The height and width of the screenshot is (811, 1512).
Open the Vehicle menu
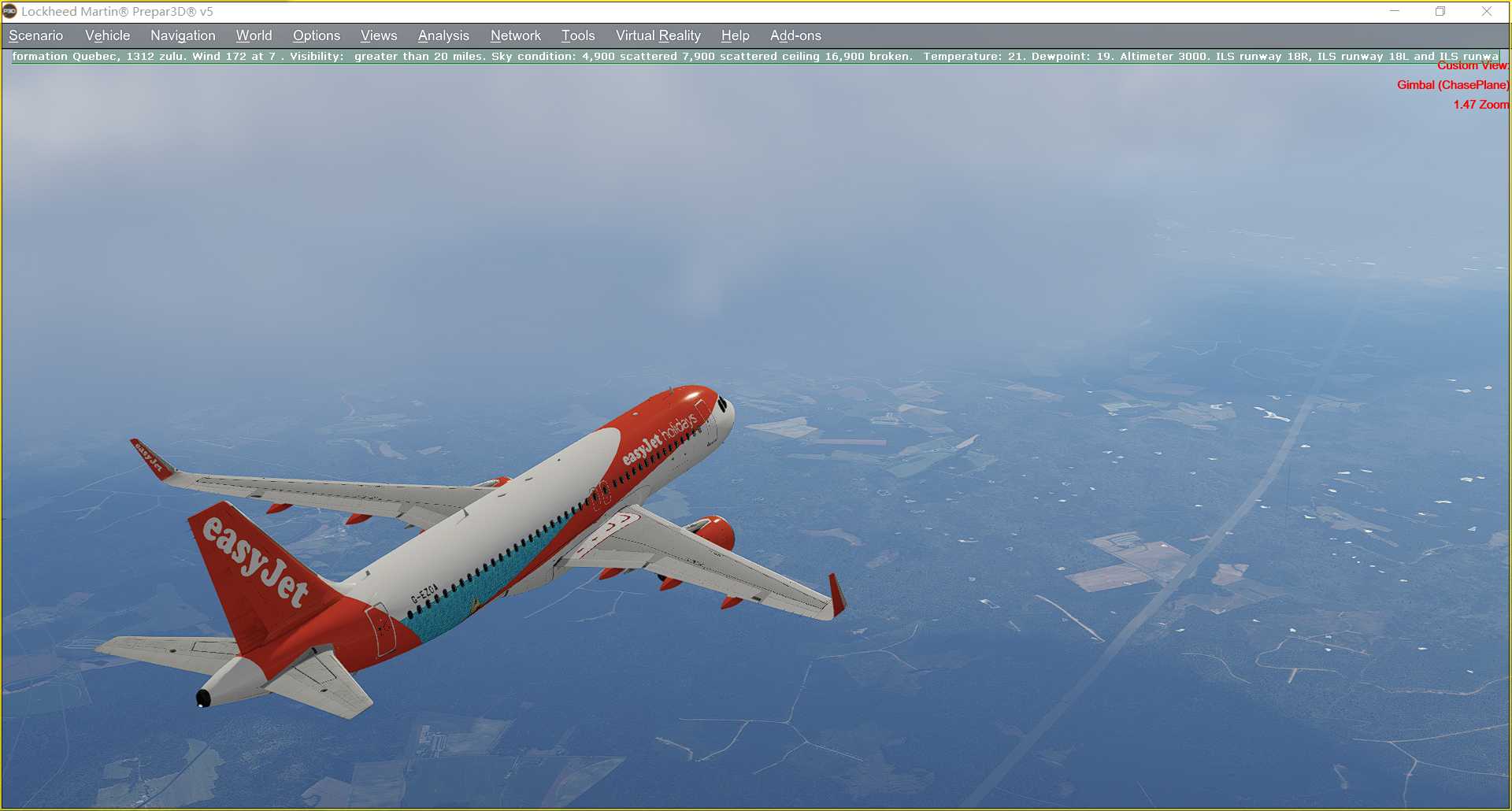pos(107,35)
